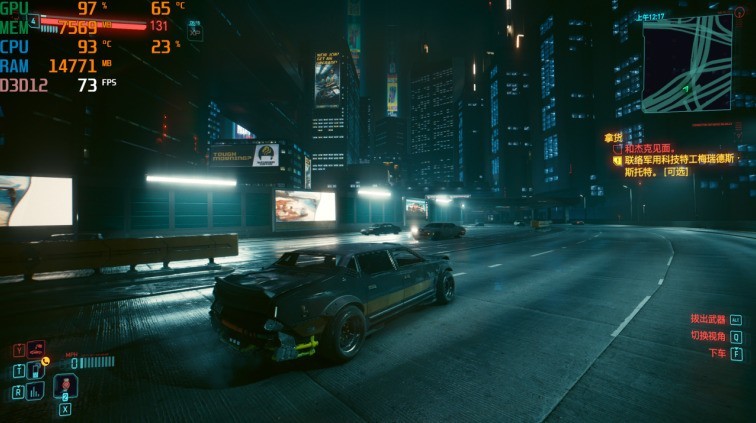Click the yellow incoming call badge
Image resolution: width=756 pixels, height=423 pixels.
pos(45,360)
